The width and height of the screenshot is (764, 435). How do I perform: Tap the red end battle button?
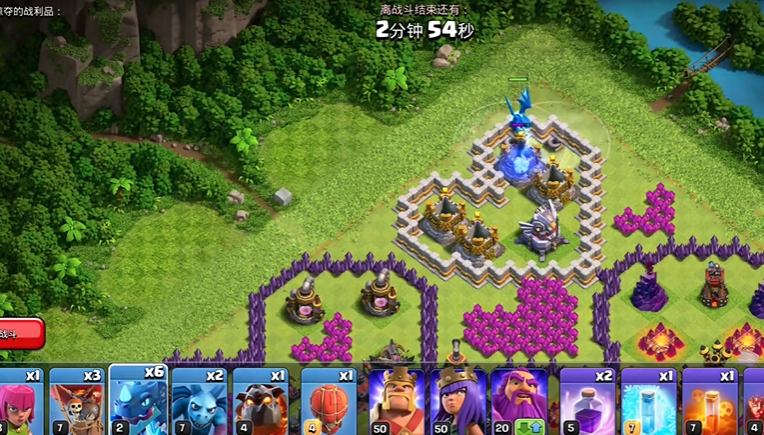click(18, 333)
